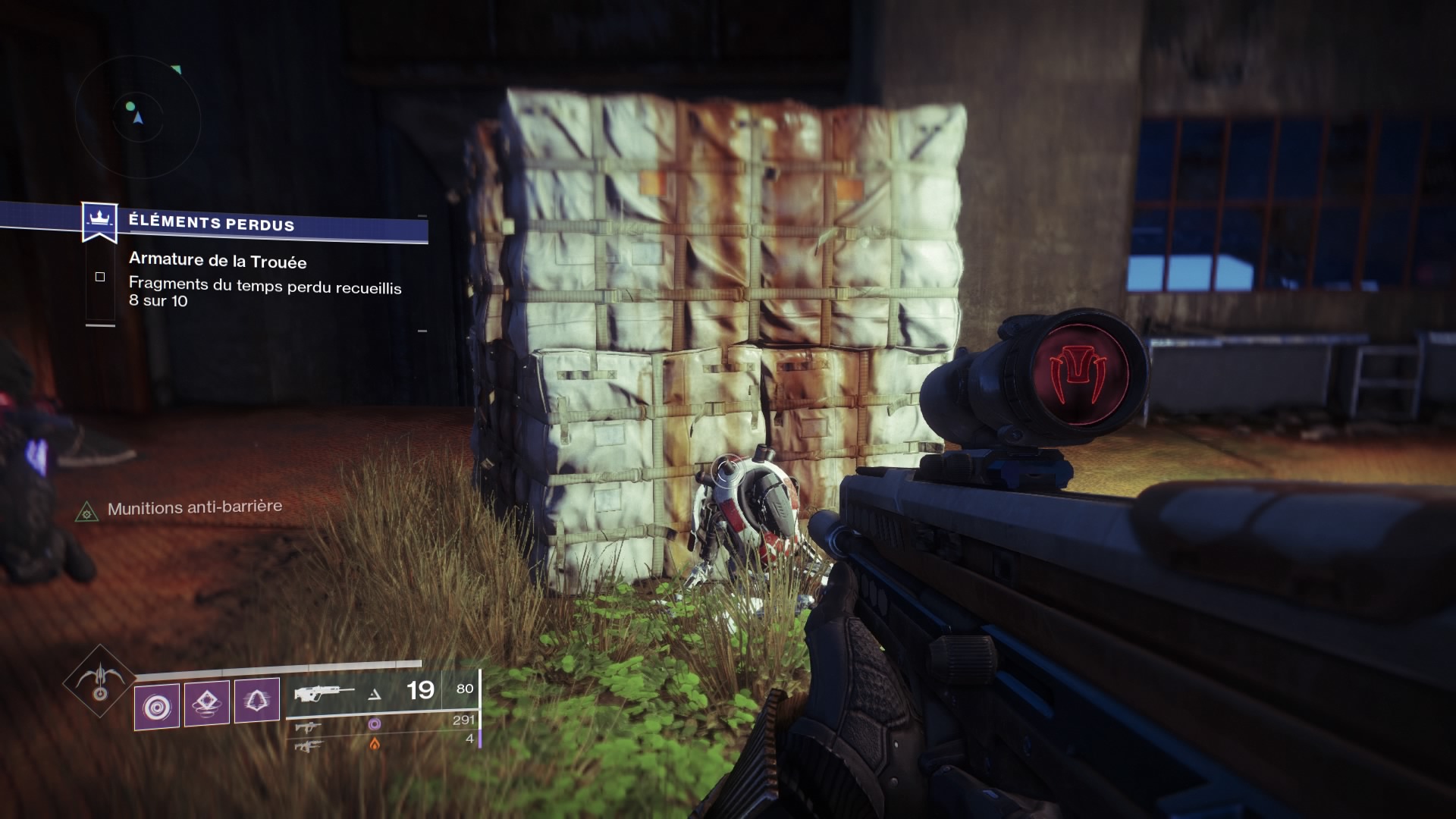Image resolution: width=1456 pixels, height=819 pixels.
Task: Click the Munitions anti-barrière triangle icon
Action: [x=87, y=512]
